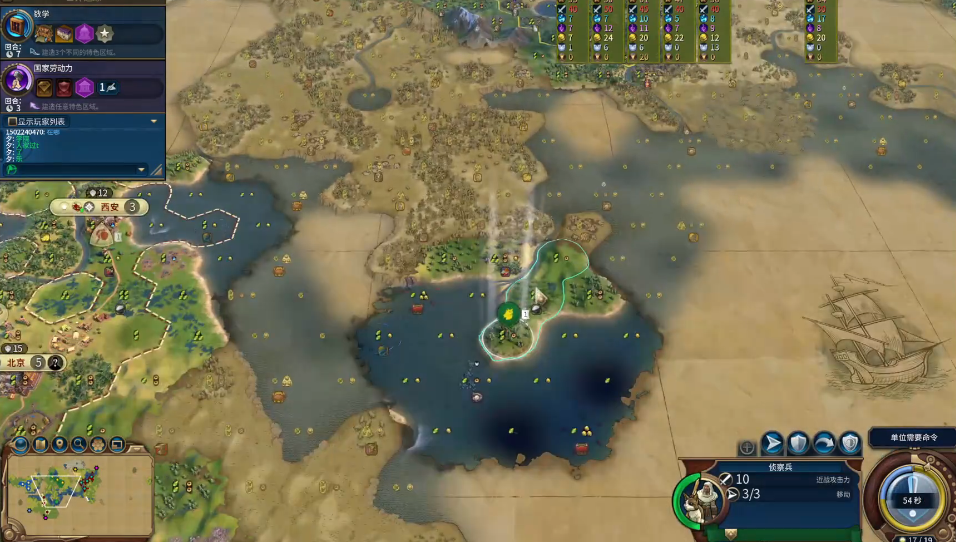Image resolution: width=956 pixels, height=542 pixels.
Task: Tick the 显示玩家列表 checkbox
Action: (12, 121)
